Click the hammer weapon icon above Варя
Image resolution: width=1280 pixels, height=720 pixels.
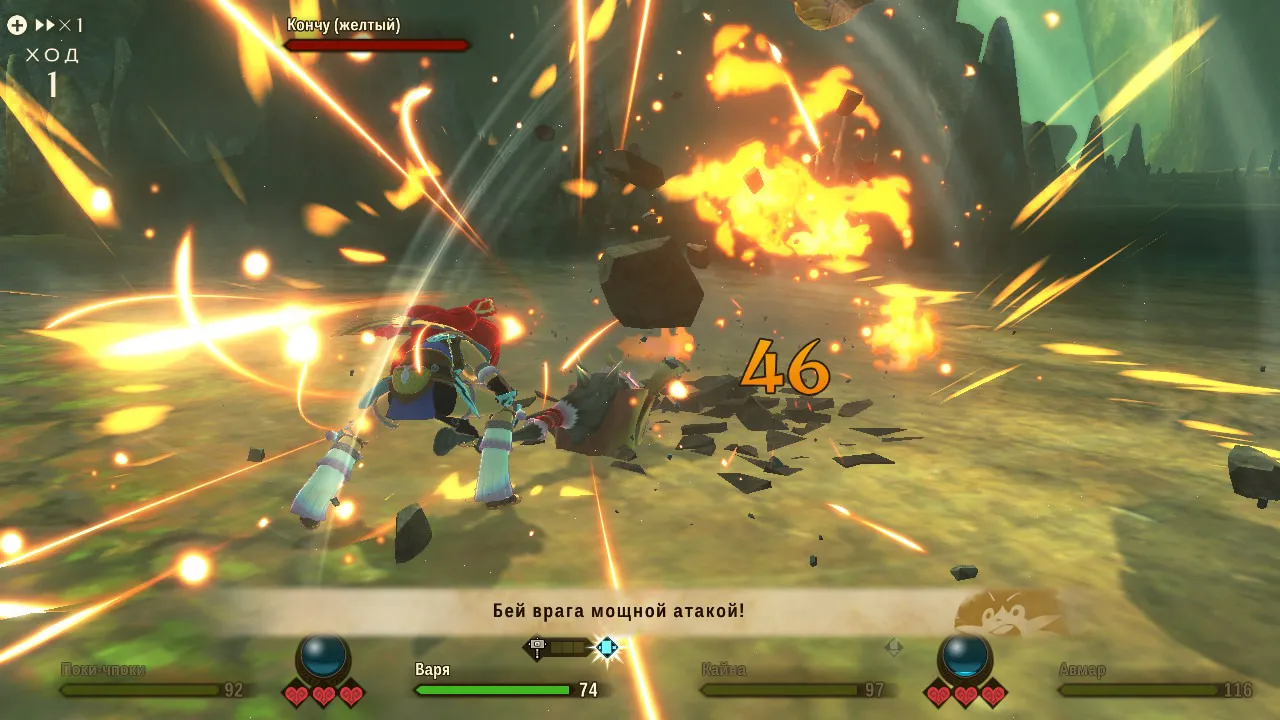click(x=537, y=648)
